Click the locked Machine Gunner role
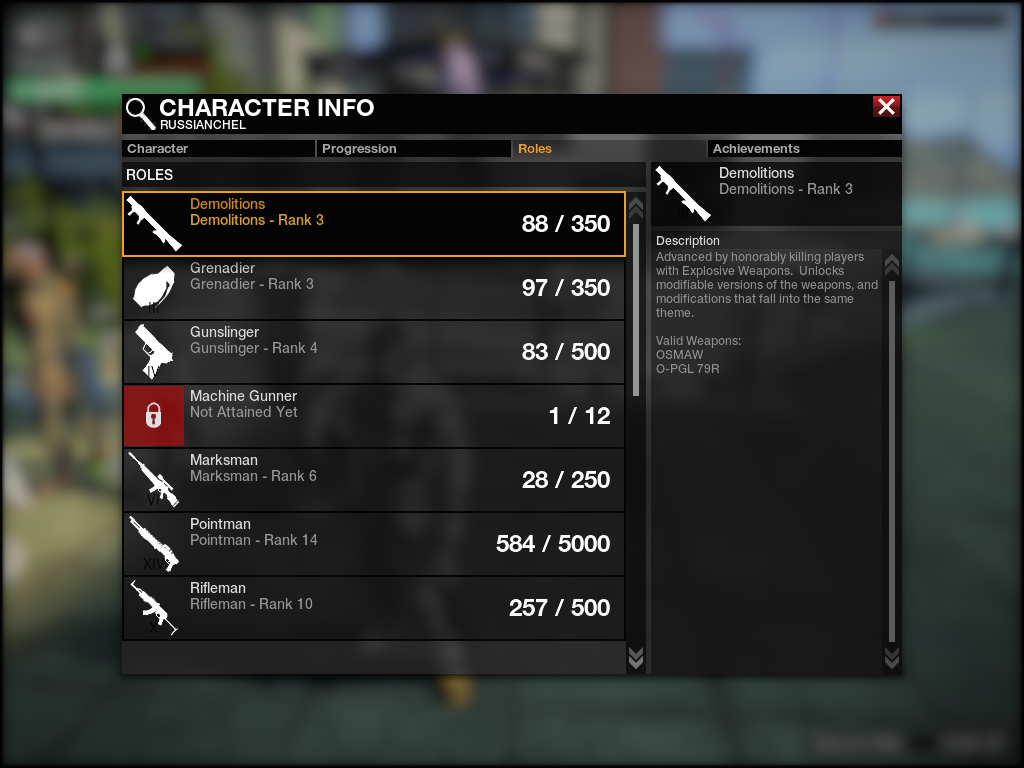The image size is (1024, 768). 373,416
